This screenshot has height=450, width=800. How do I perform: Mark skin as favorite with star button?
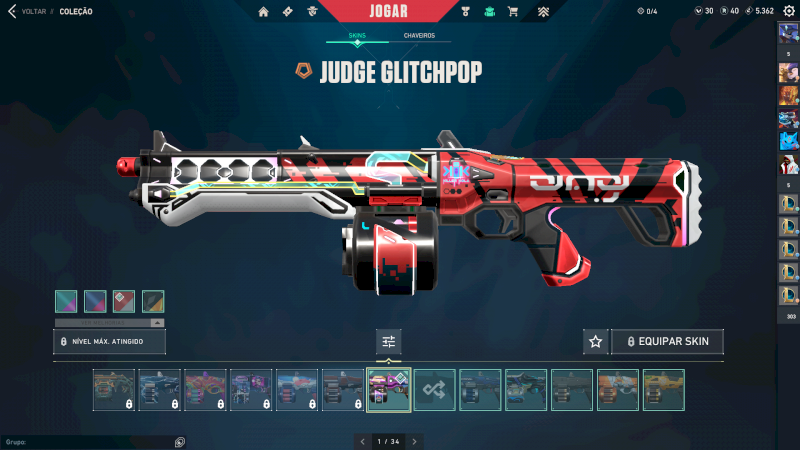[x=596, y=342]
